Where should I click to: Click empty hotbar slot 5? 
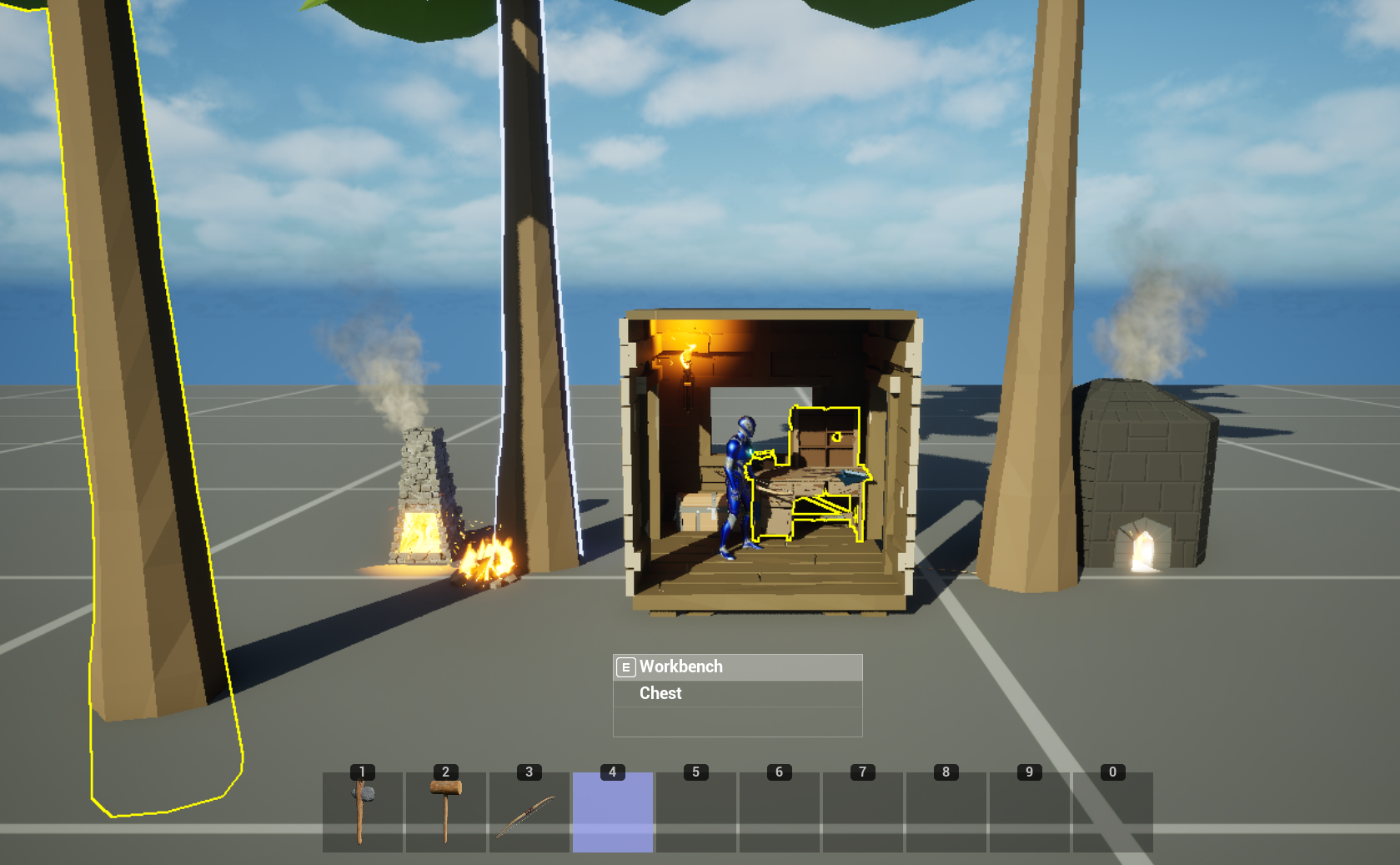[695, 809]
